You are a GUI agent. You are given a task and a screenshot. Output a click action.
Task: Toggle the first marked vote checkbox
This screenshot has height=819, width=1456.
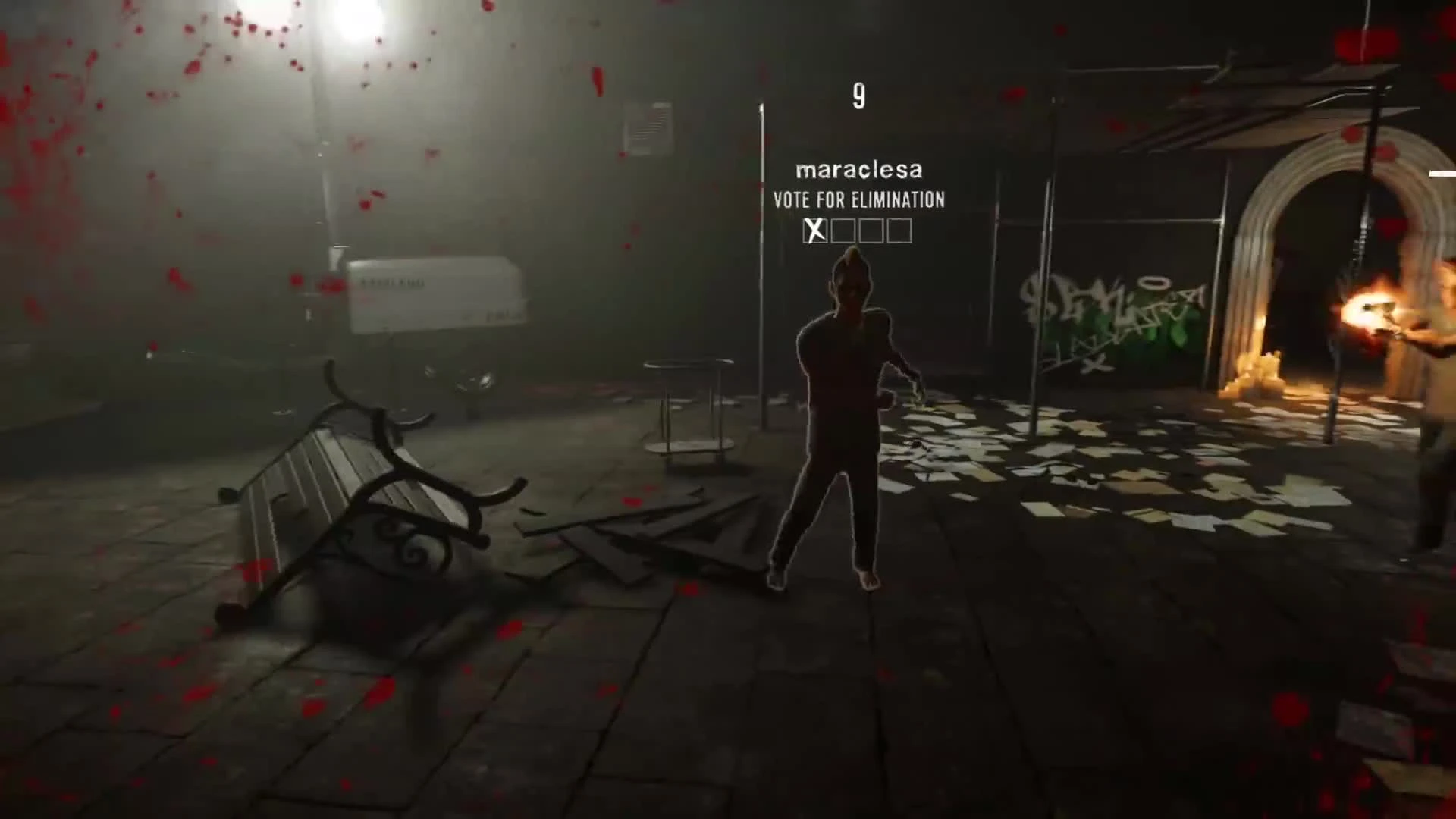814,231
